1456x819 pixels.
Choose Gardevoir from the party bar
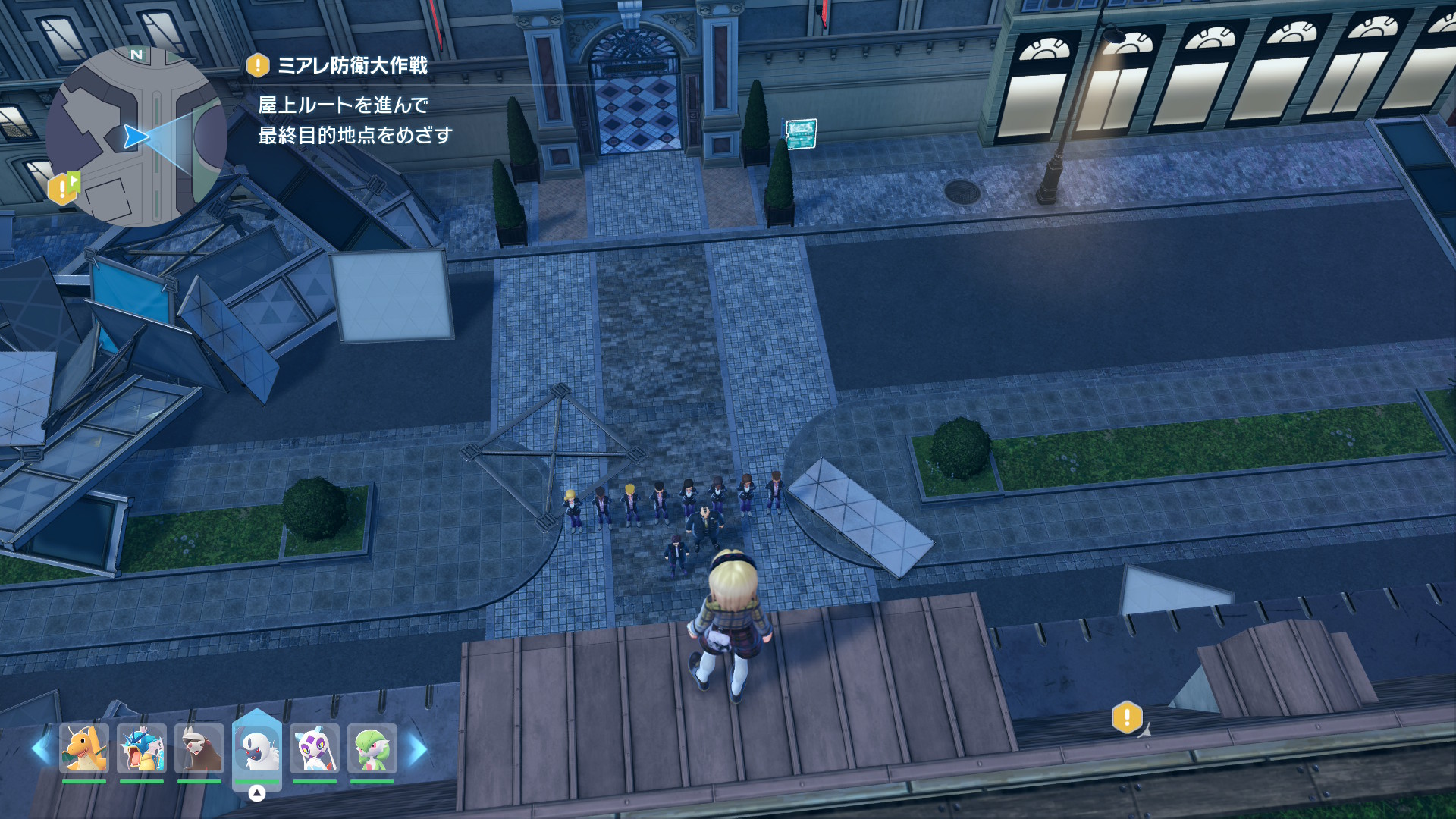point(372,748)
